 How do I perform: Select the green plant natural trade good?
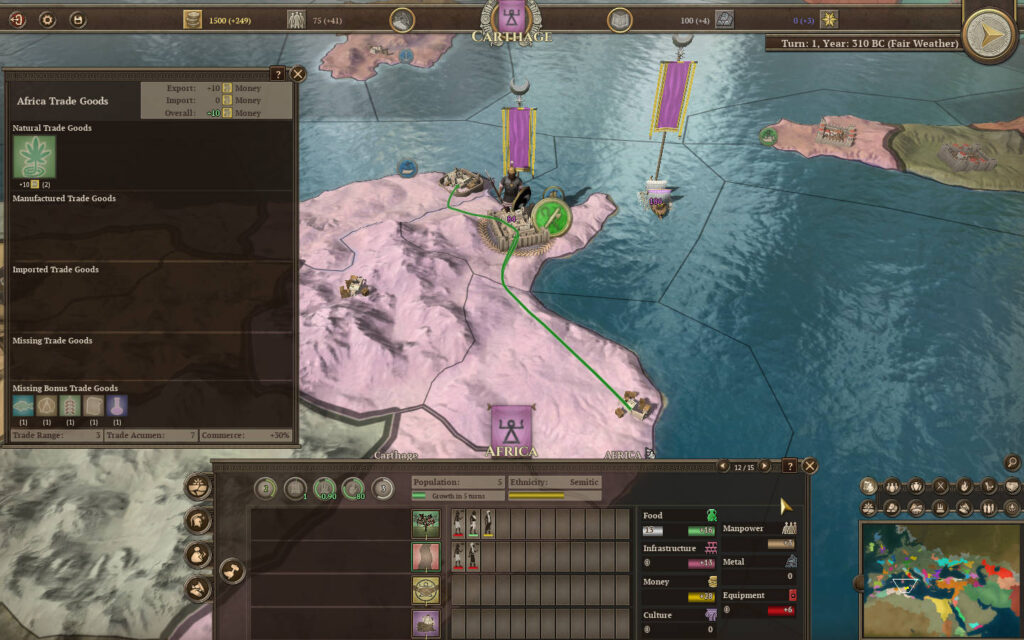(34, 157)
